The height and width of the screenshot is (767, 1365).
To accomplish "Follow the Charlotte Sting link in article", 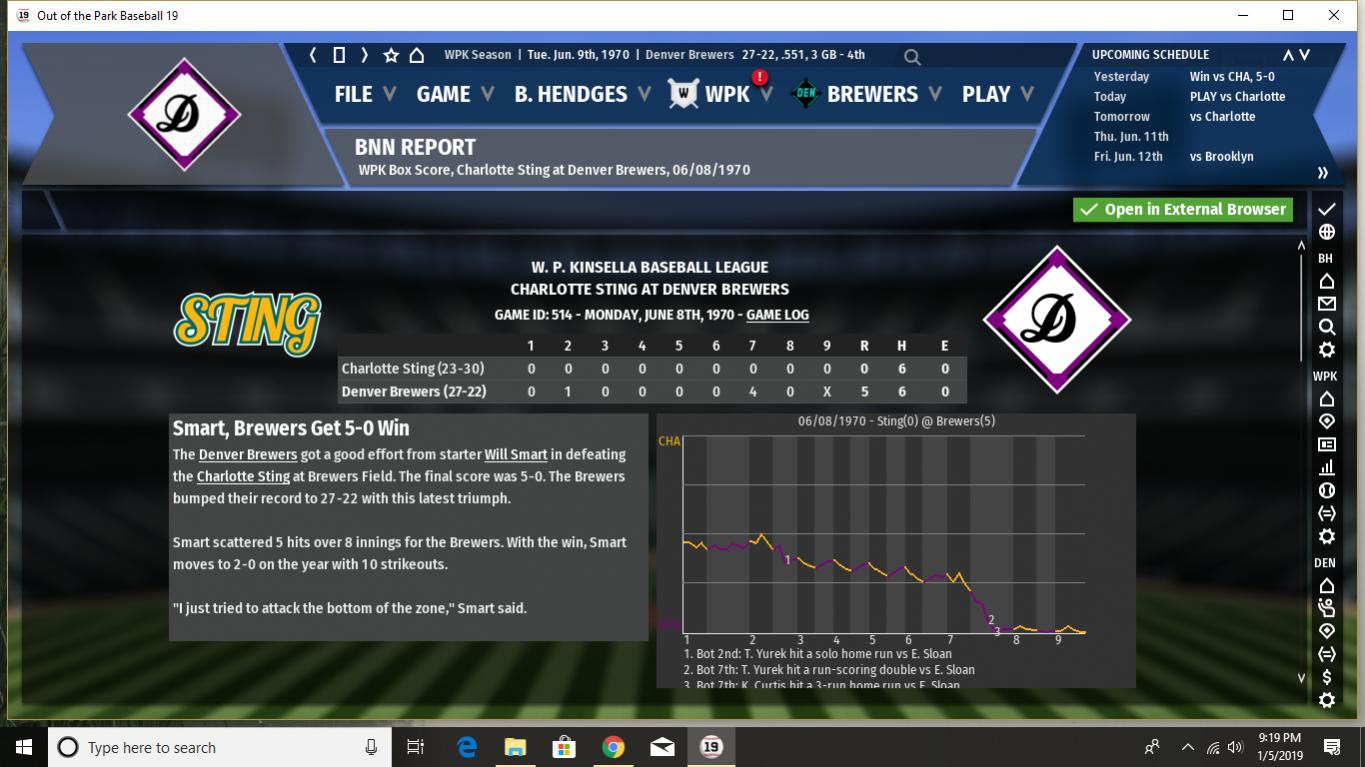I will [243, 476].
